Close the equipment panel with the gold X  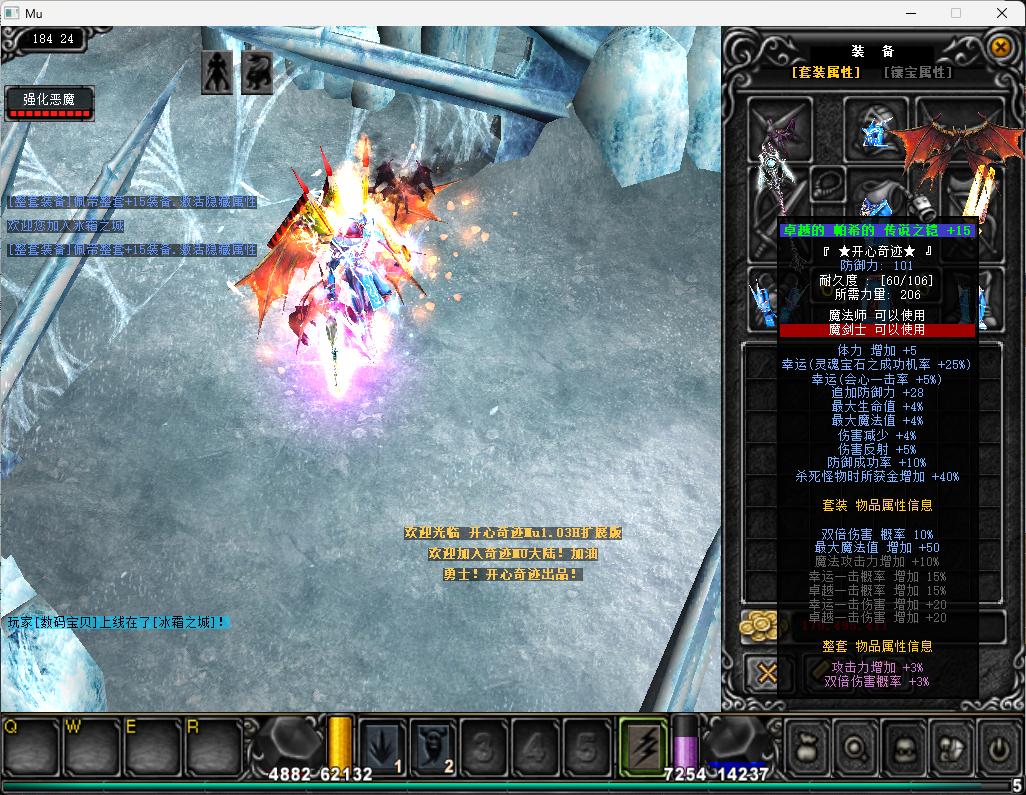999,47
